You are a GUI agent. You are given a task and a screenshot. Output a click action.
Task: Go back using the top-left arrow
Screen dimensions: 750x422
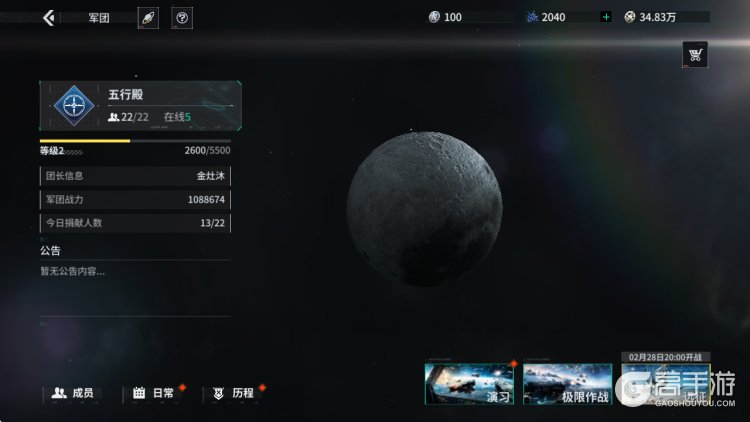[48, 18]
